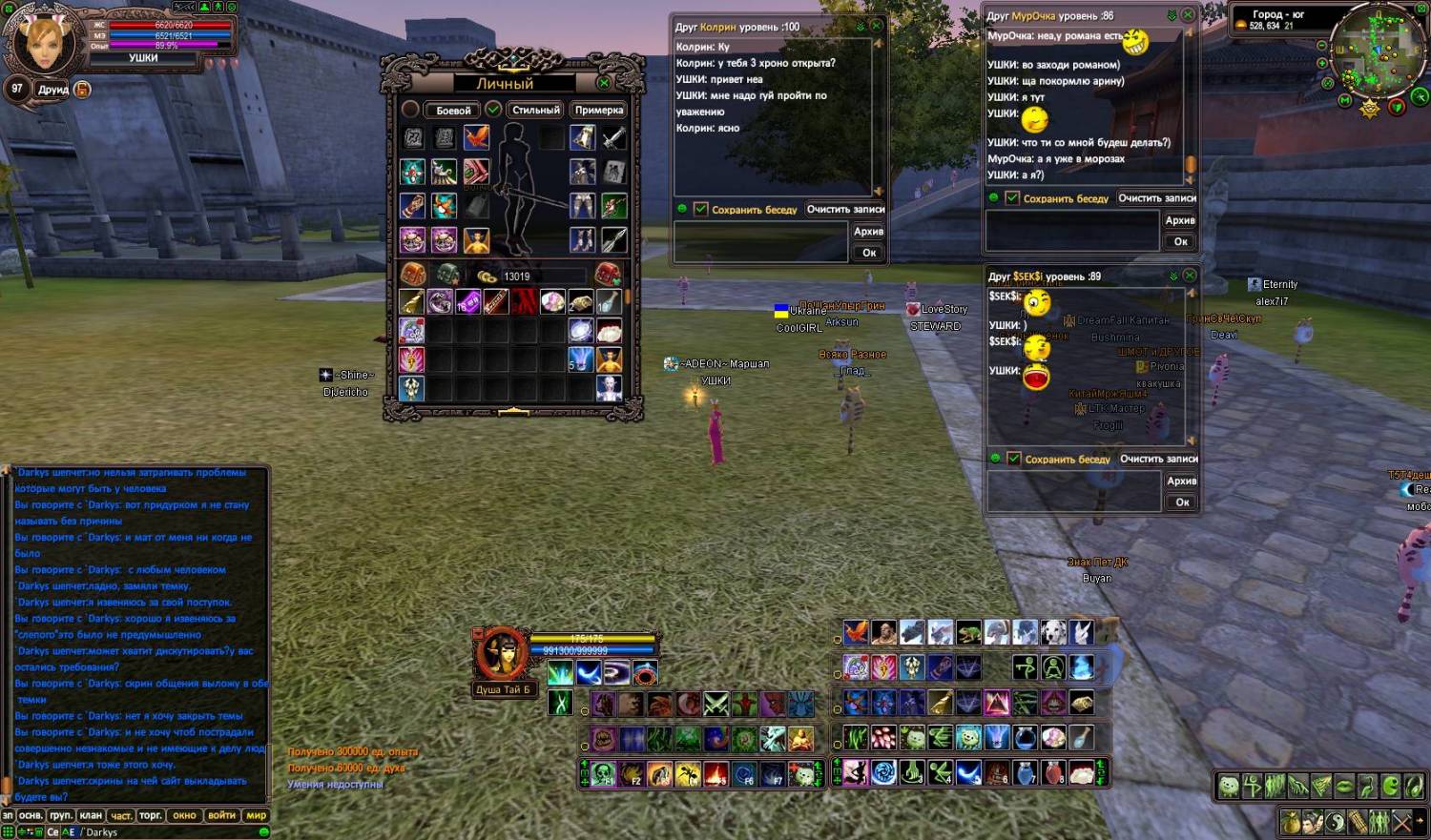Toggle Сохранить беседу in Колрин's chat
1431x840 pixels.
[701, 209]
